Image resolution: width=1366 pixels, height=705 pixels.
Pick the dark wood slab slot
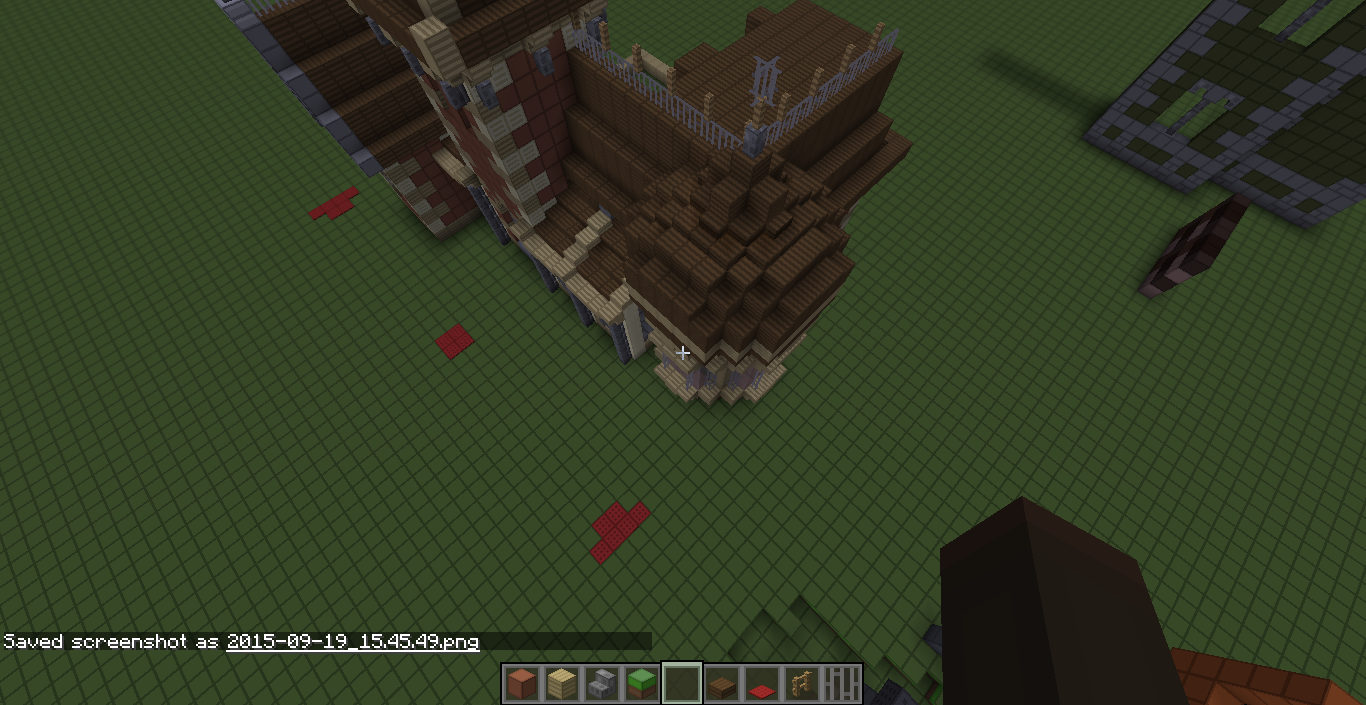click(722, 684)
